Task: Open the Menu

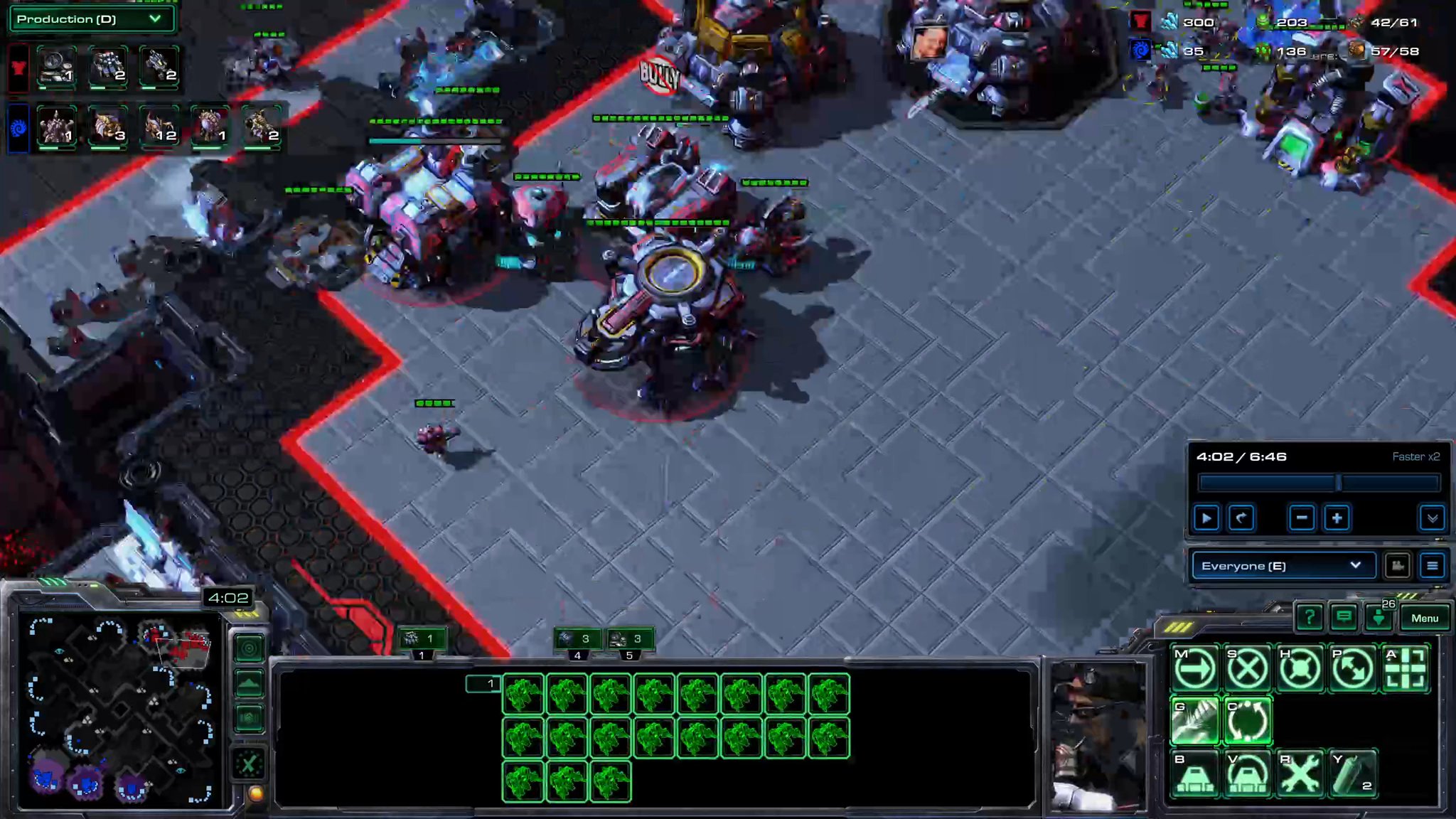Action: pos(1427,618)
